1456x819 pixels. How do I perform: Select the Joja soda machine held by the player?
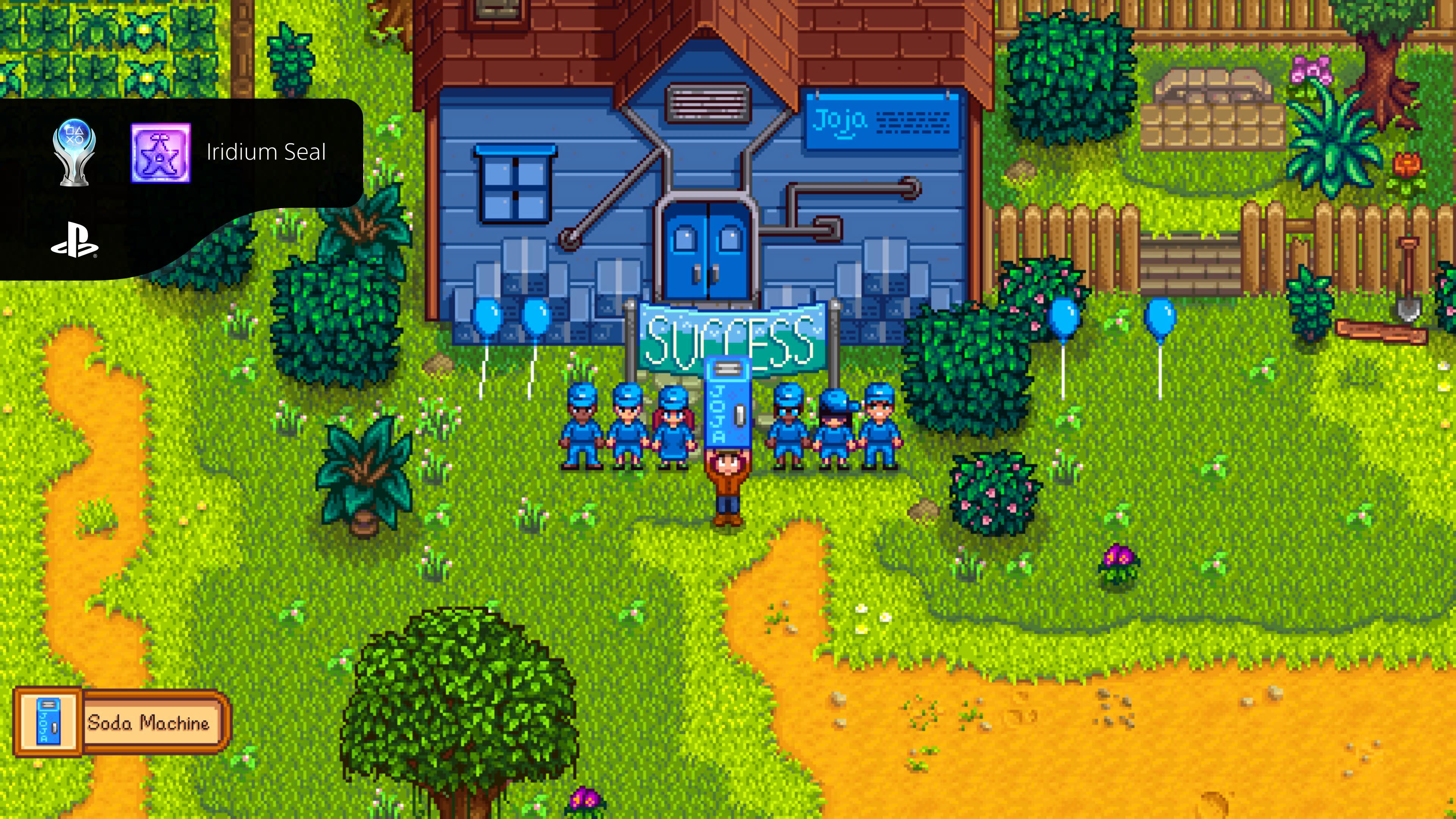pos(728,401)
